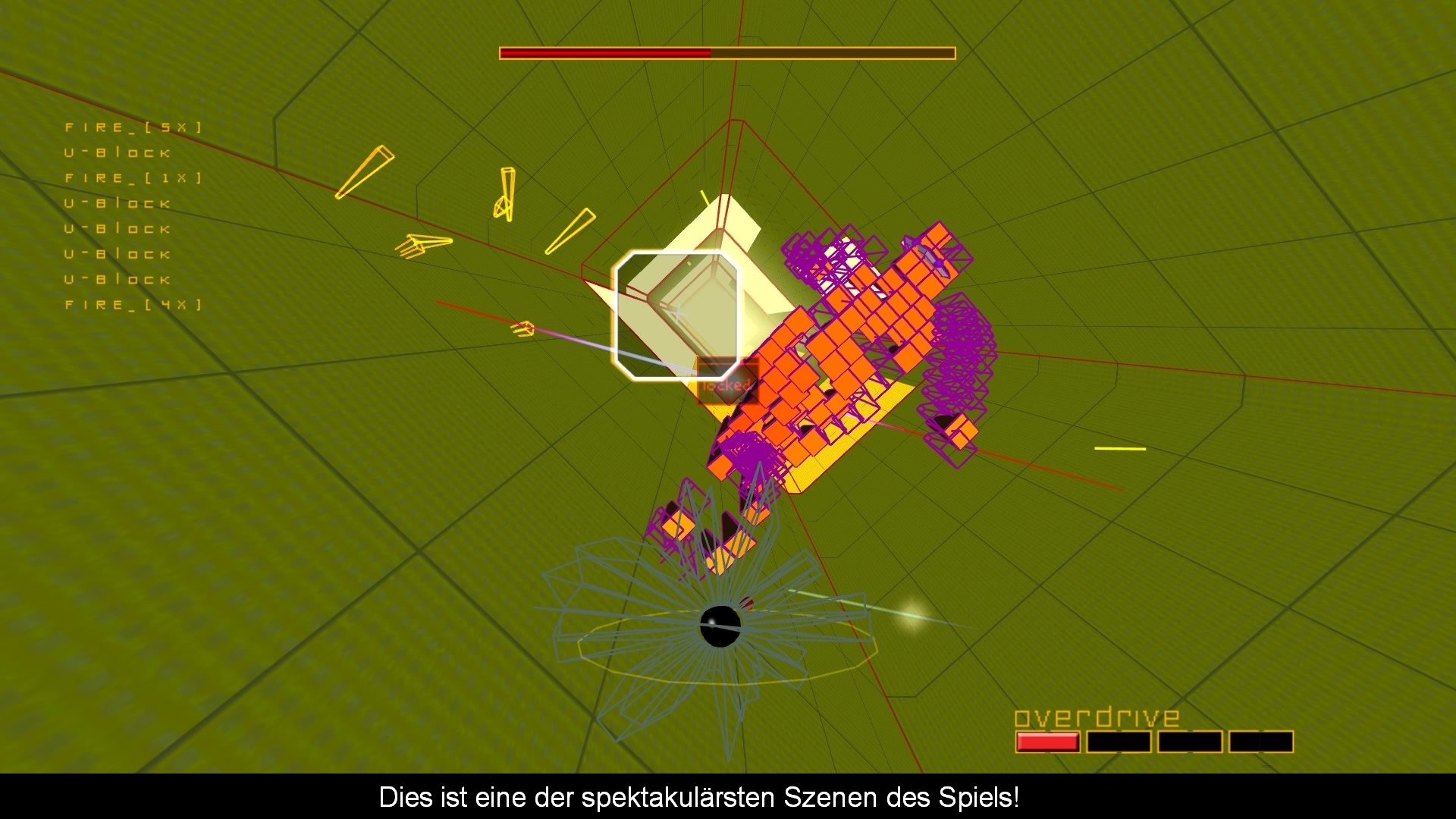This screenshot has width=1456, height=819.
Task: Click a yellow projectile shard near the log
Action: (x=364, y=171)
